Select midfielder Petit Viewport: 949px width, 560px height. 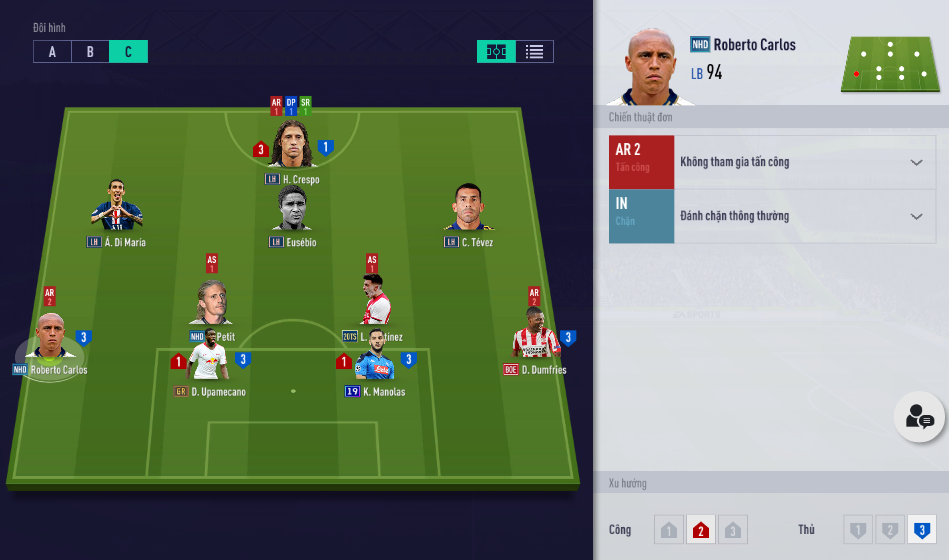[212, 305]
